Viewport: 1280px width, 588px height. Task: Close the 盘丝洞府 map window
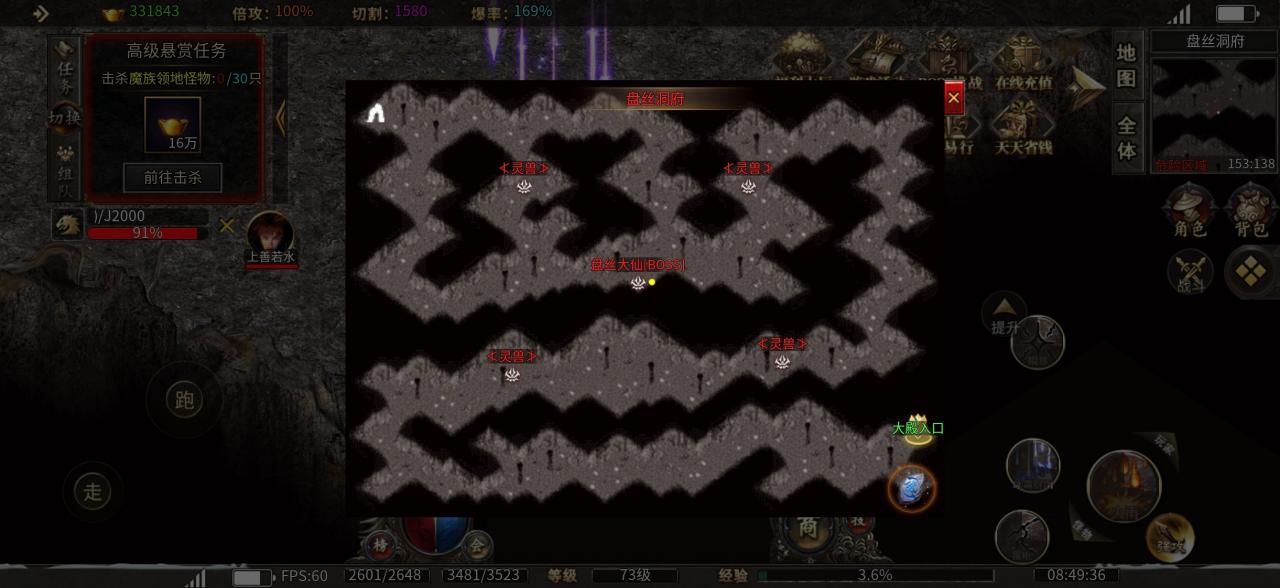[953, 98]
